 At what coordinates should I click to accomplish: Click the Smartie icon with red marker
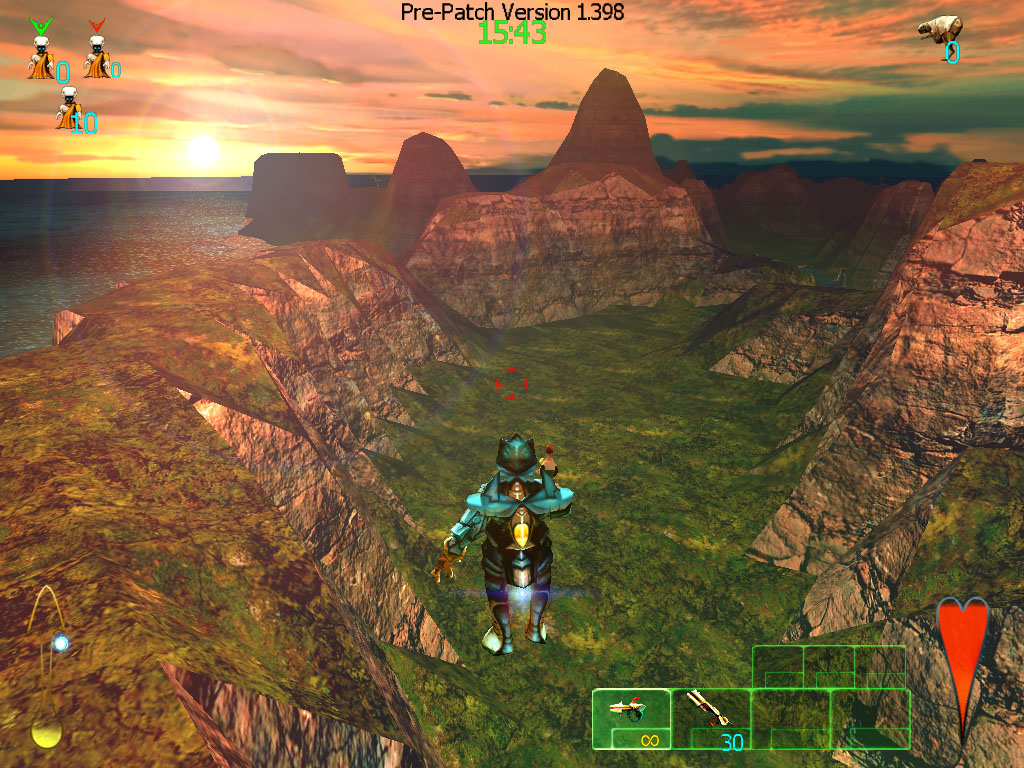pyautogui.click(x=97, y=53)
